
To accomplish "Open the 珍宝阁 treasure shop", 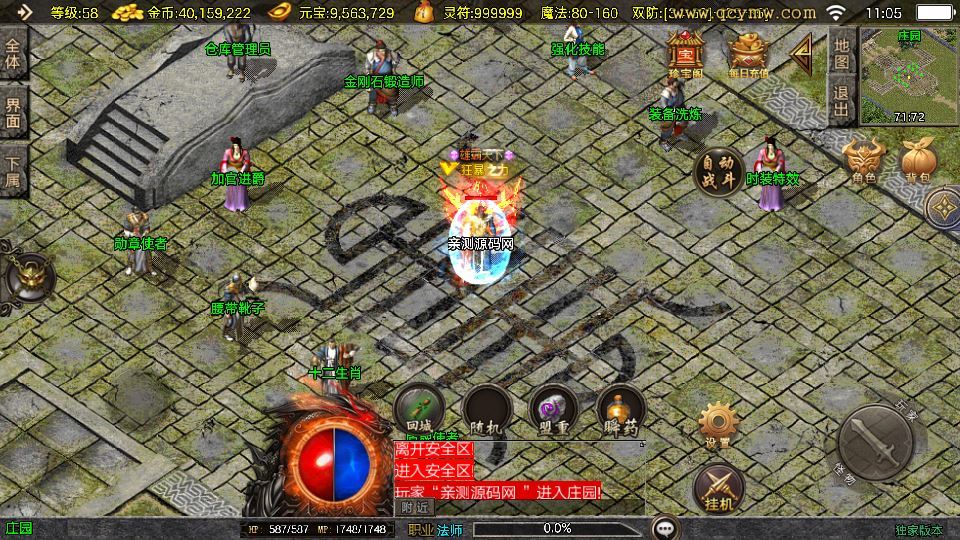I will pyautogui.click(x=685, y=52).
